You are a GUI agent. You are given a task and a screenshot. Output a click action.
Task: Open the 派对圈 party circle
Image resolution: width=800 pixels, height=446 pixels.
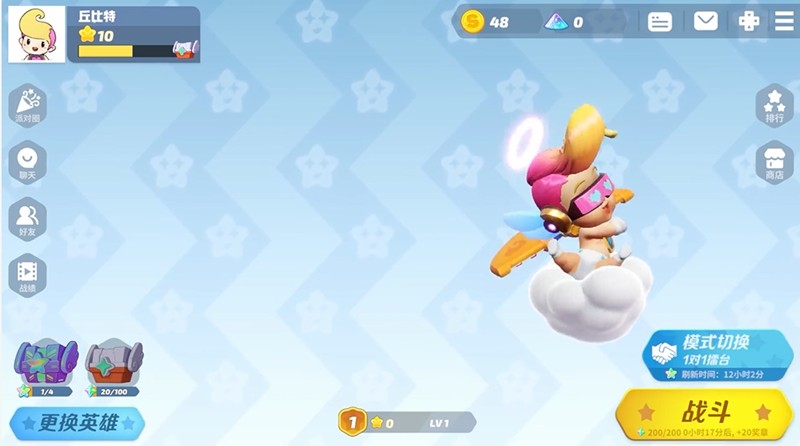(27, 104)
